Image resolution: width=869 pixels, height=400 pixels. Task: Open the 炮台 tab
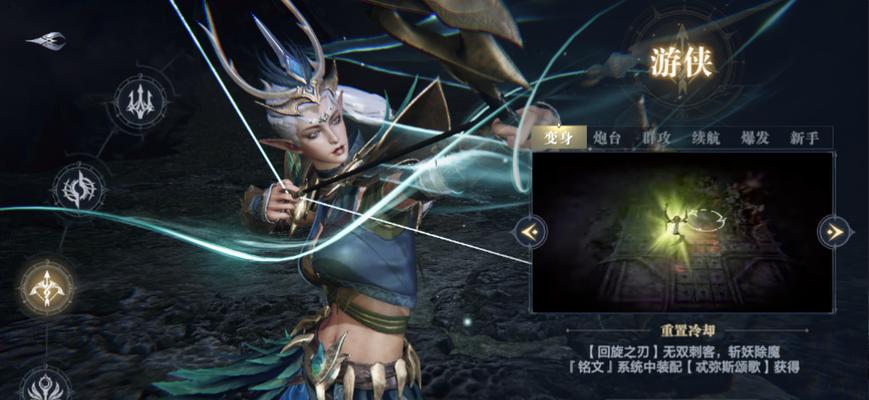point(607,138)
